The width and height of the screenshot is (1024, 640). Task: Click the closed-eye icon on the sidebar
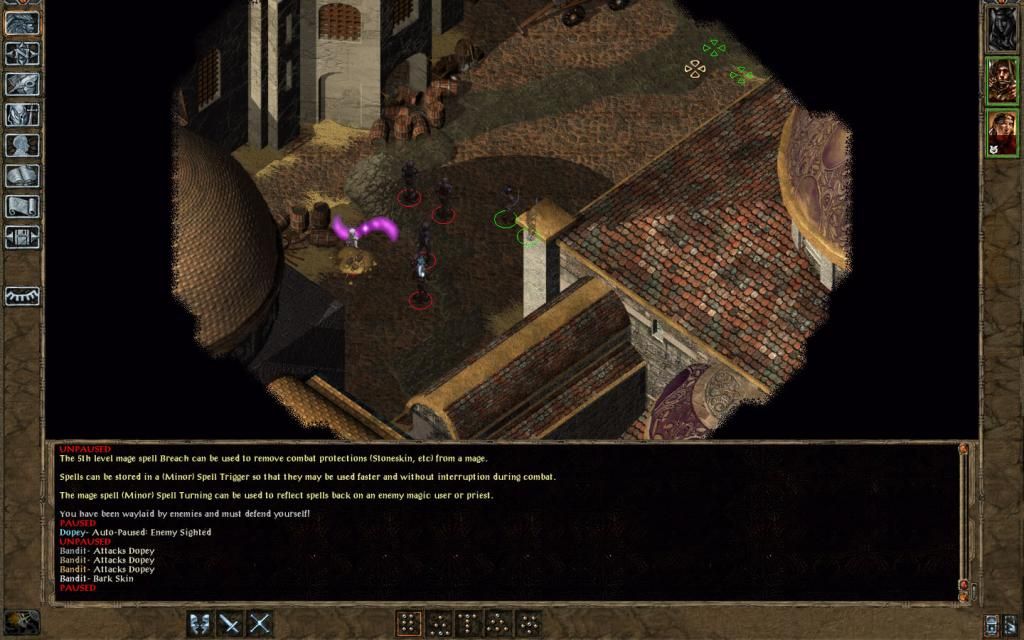coord(22,296)
